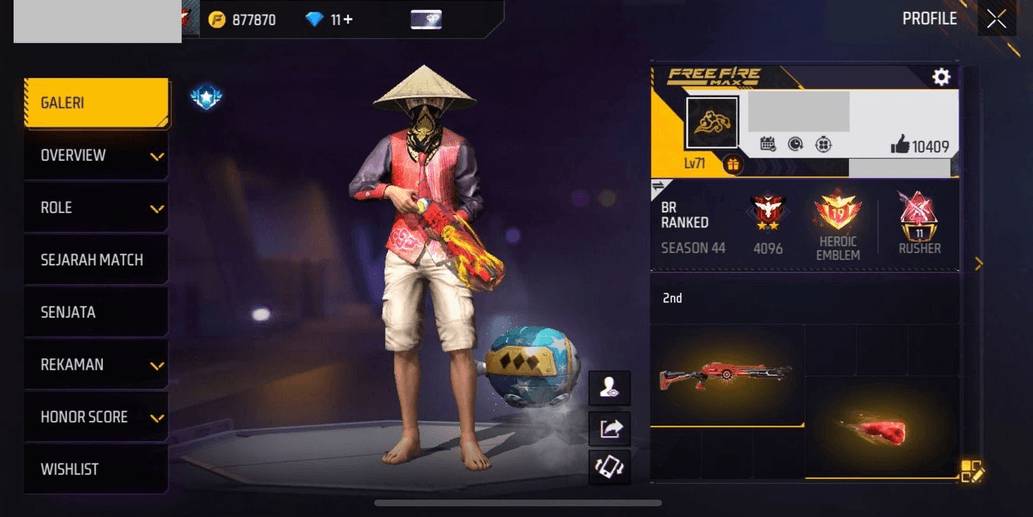Select the Senjata menu entry
The width and height of the screenshot is (1033, 517).
click(96, 312)
